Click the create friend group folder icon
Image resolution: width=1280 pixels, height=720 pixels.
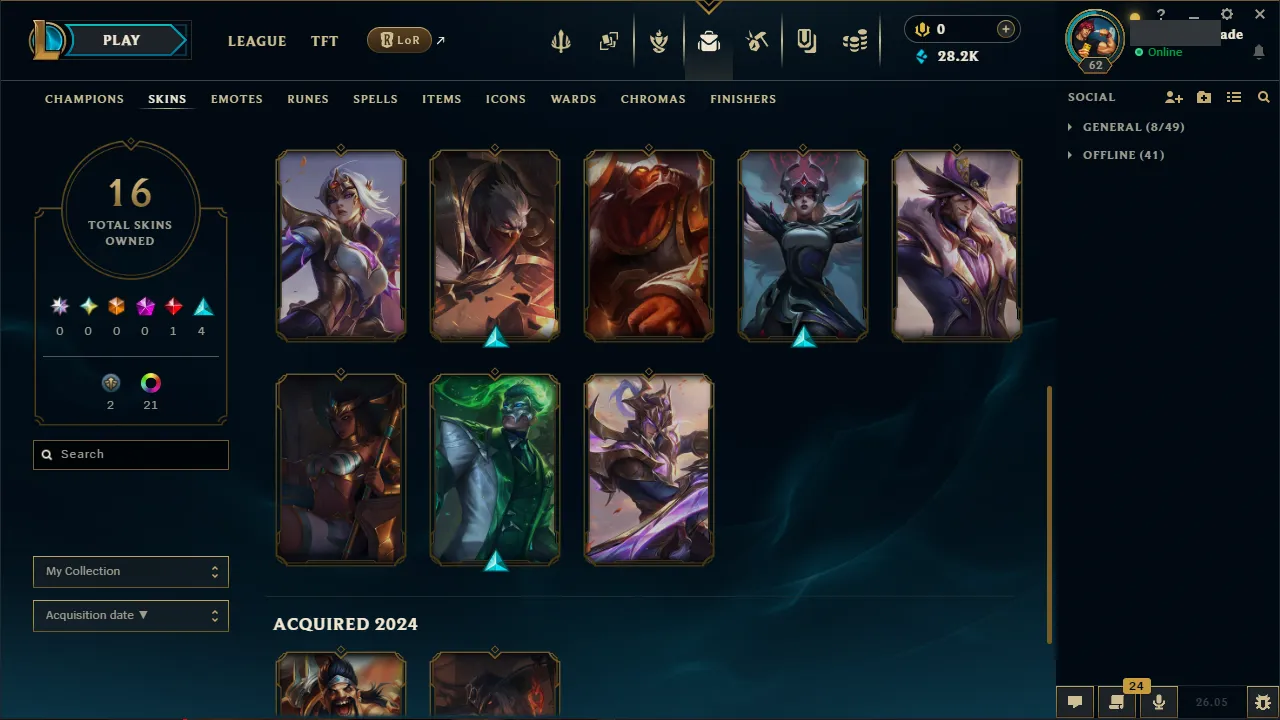pyautogui.click(x=1203, y=97)
